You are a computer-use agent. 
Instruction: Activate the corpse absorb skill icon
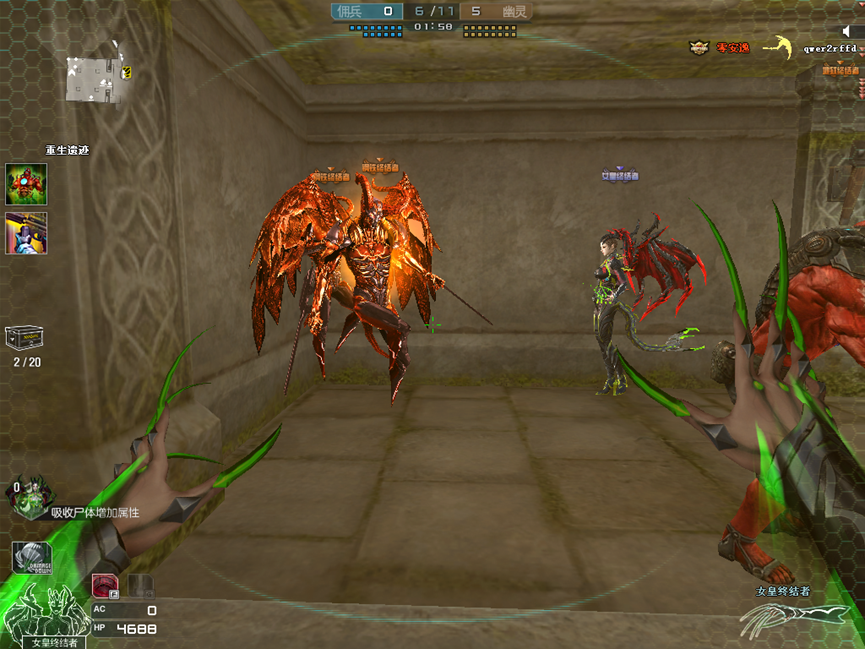pos(29,497)
